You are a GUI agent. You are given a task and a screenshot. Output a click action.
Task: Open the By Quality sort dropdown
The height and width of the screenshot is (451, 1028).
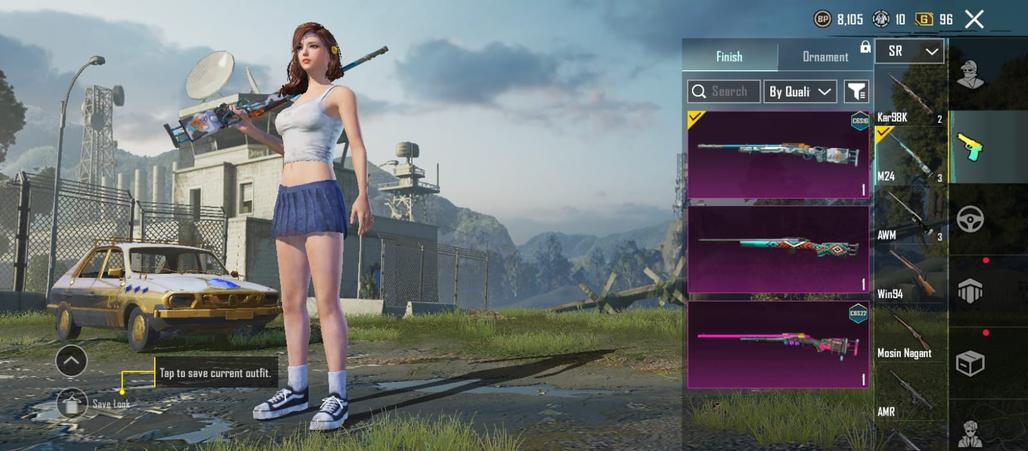click(x=800, y=92)
